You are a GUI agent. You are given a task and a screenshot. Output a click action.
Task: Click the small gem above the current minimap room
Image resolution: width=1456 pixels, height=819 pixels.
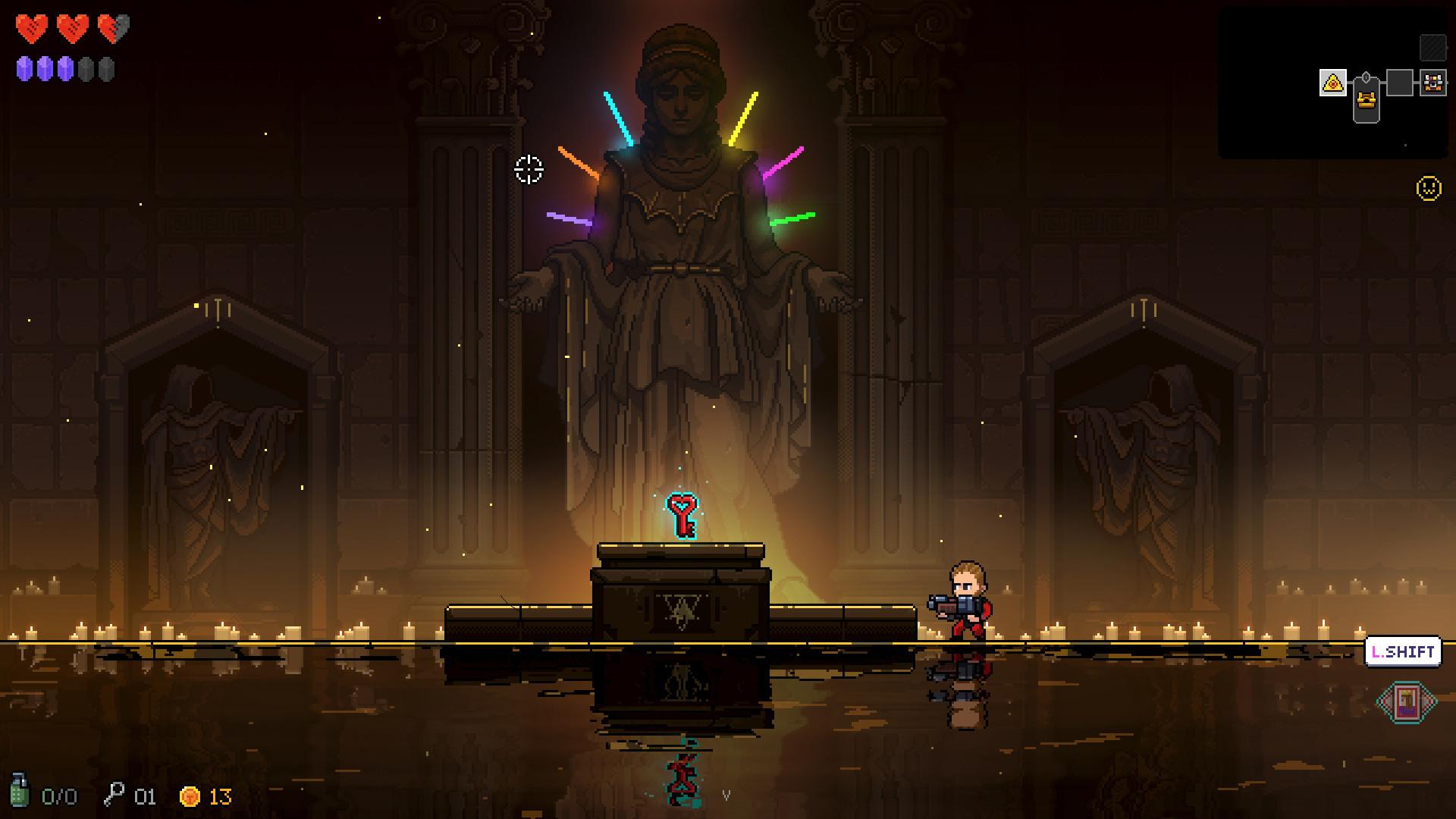pyautogui.click(x=1366, y=77)
